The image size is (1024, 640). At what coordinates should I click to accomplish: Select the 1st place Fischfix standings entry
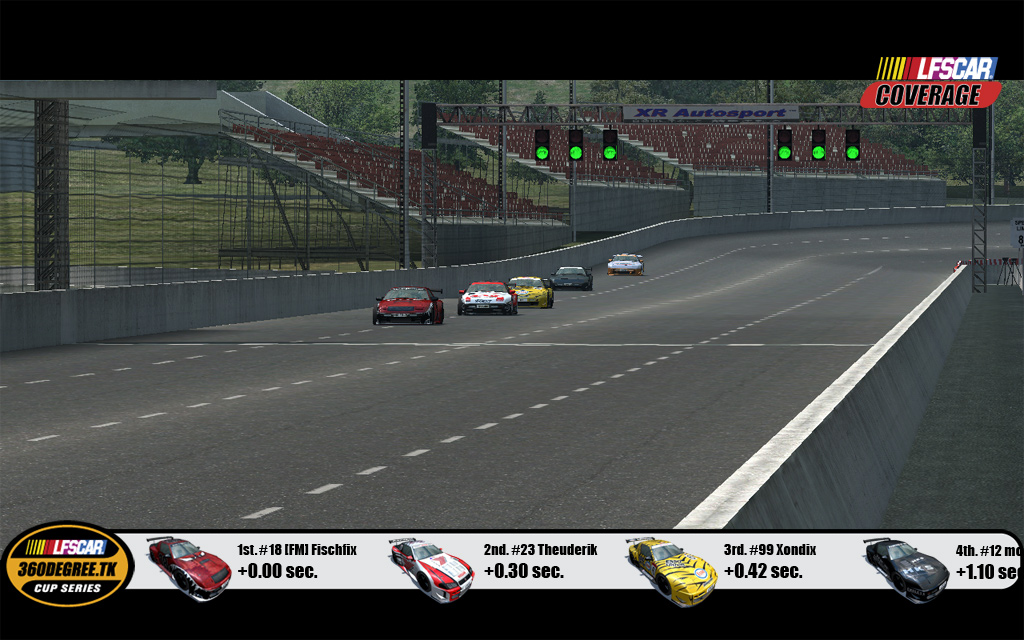click(x=296, y=561)
